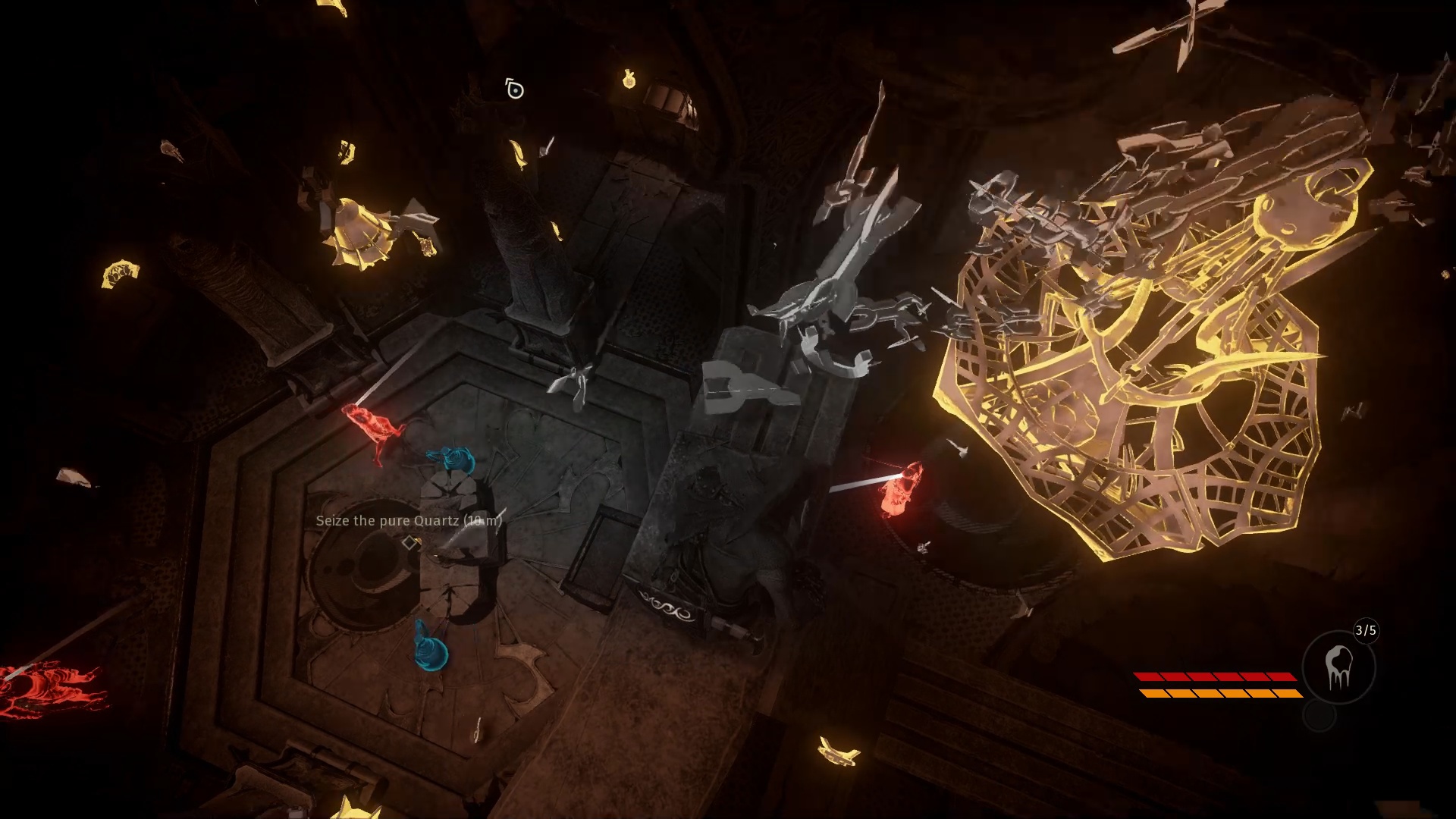Click the spiral eye marker icon

pos(515,90)
